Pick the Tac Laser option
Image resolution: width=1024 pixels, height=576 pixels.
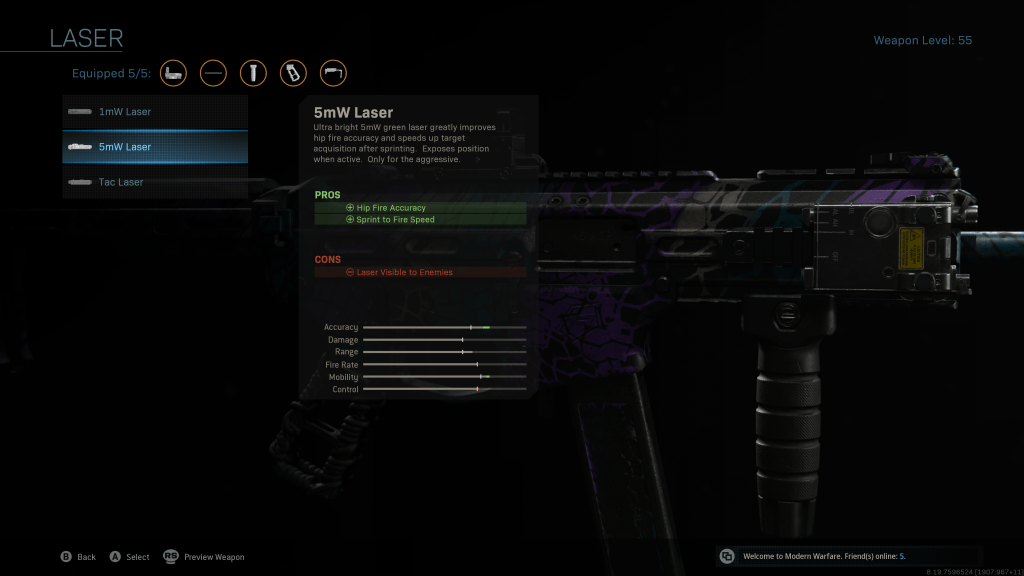(x=155, y=182)
